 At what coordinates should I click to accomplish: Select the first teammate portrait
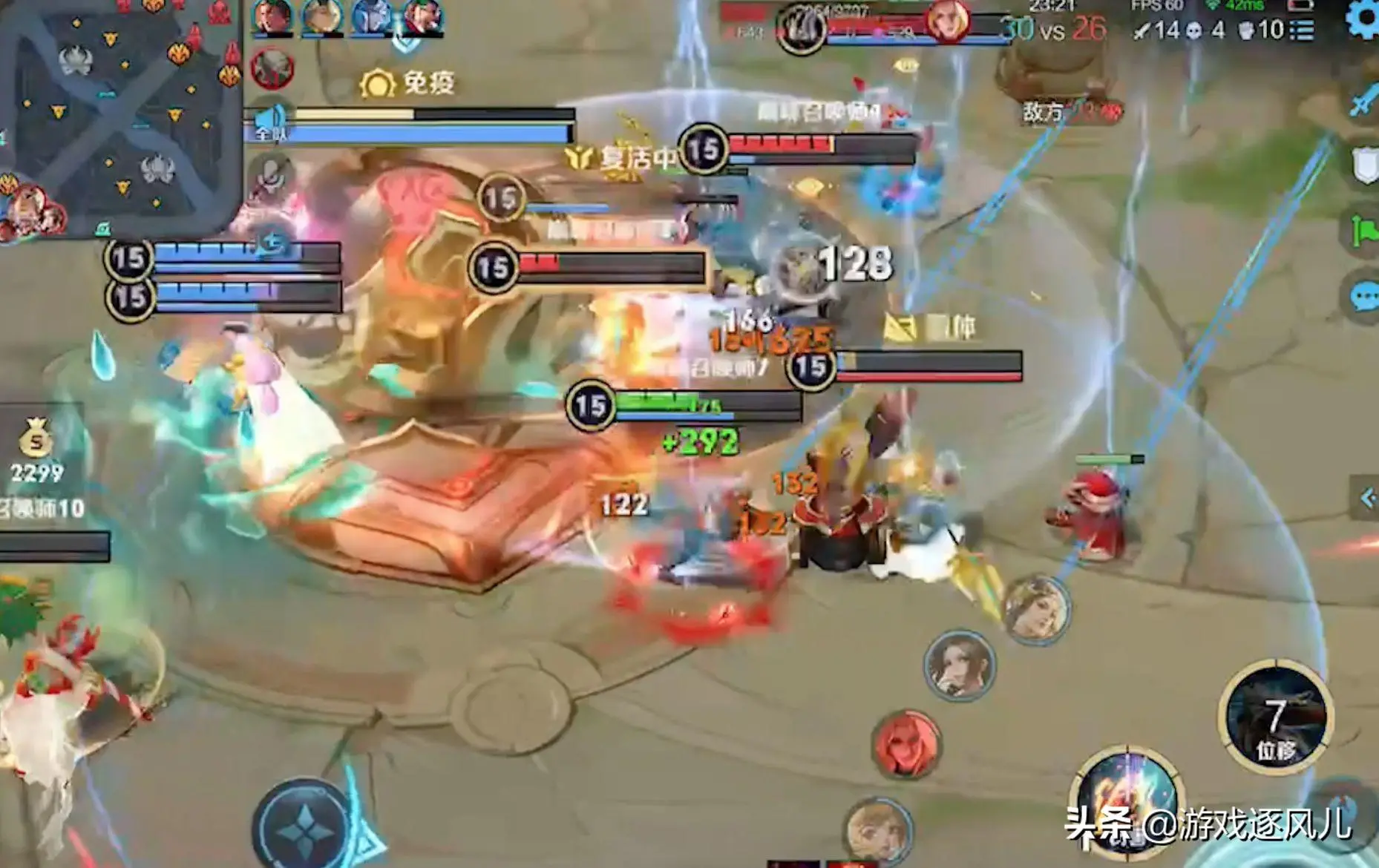[x=272, y=18]
